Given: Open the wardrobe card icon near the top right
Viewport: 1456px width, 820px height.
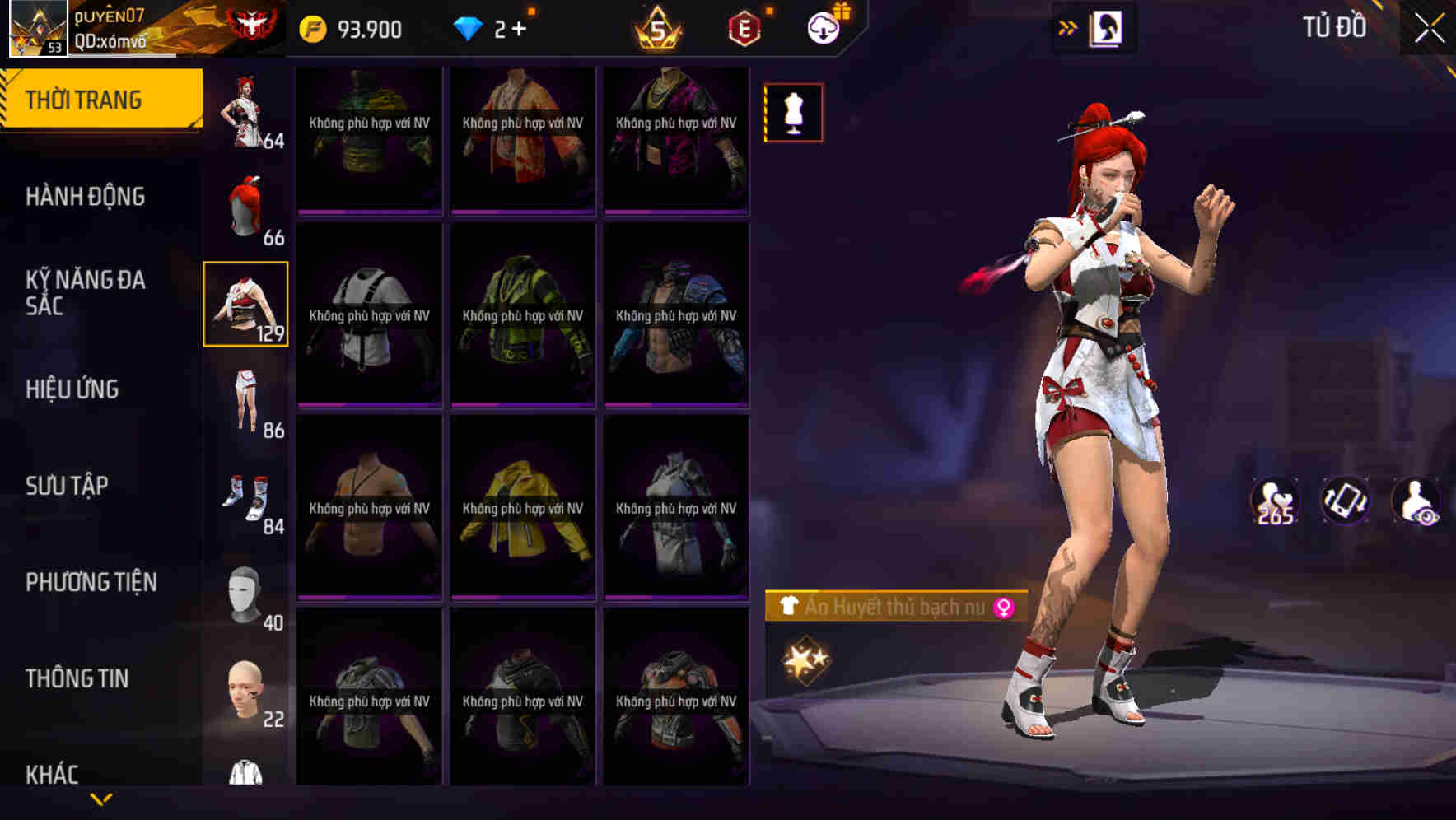Looking at the screenshot, I should point(1108,27).
